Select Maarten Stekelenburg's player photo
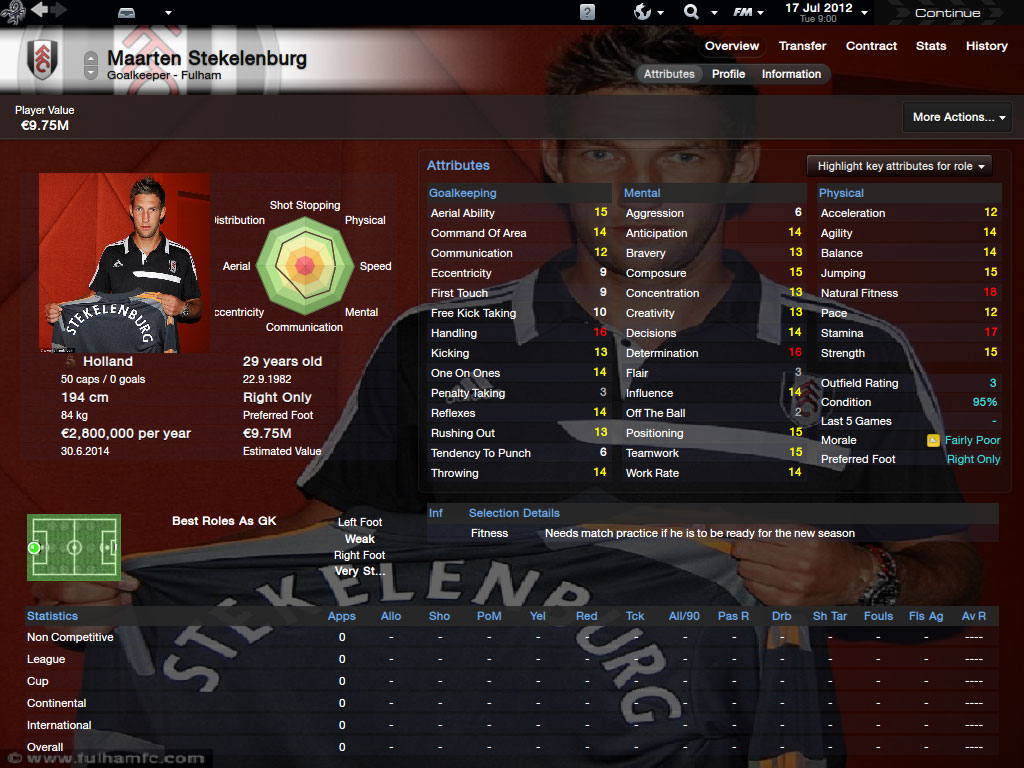This screenshot has width=1024, height=768. tap(125, 263)
